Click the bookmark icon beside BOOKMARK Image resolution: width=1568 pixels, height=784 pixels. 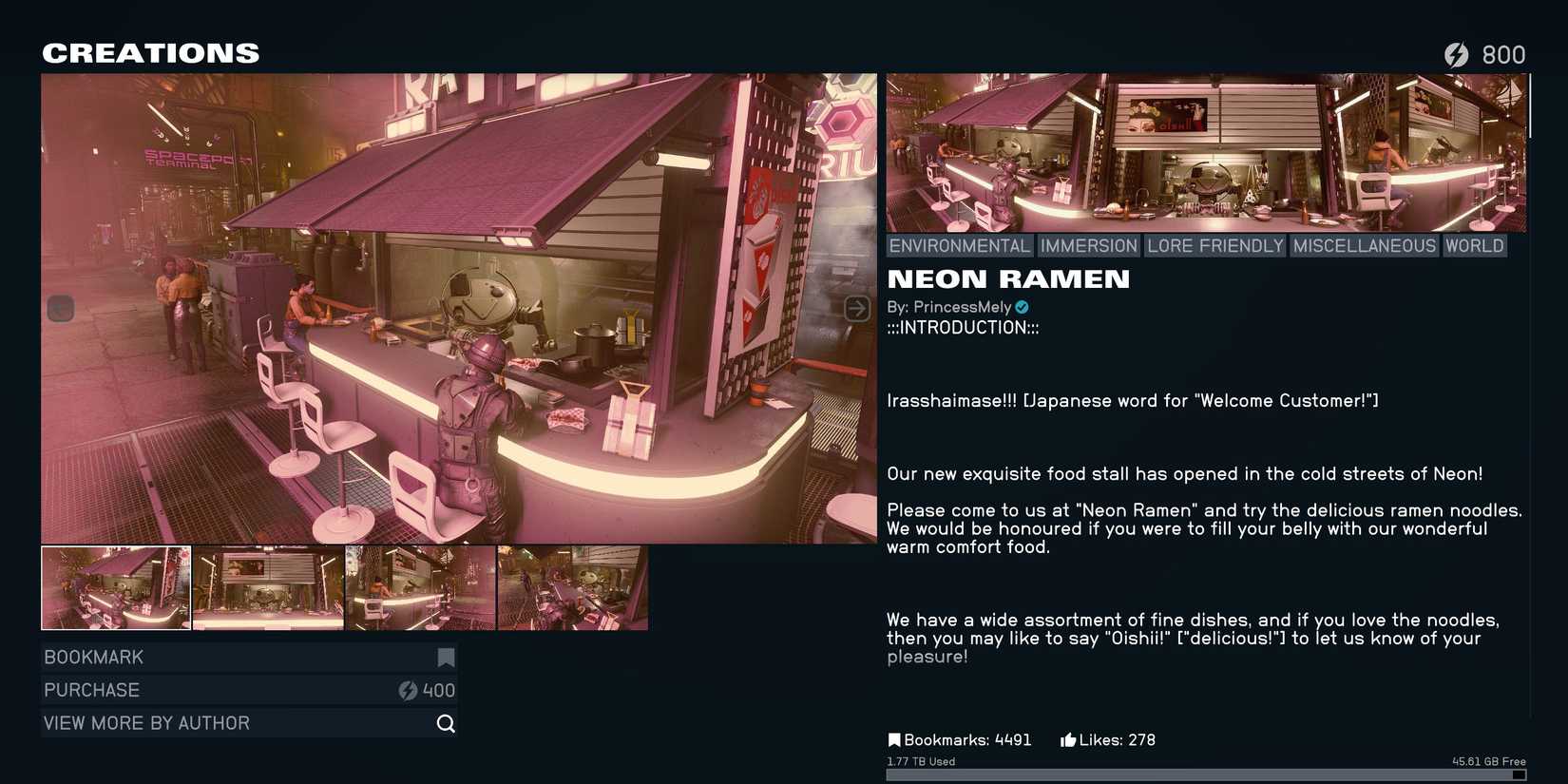point(446,657)
